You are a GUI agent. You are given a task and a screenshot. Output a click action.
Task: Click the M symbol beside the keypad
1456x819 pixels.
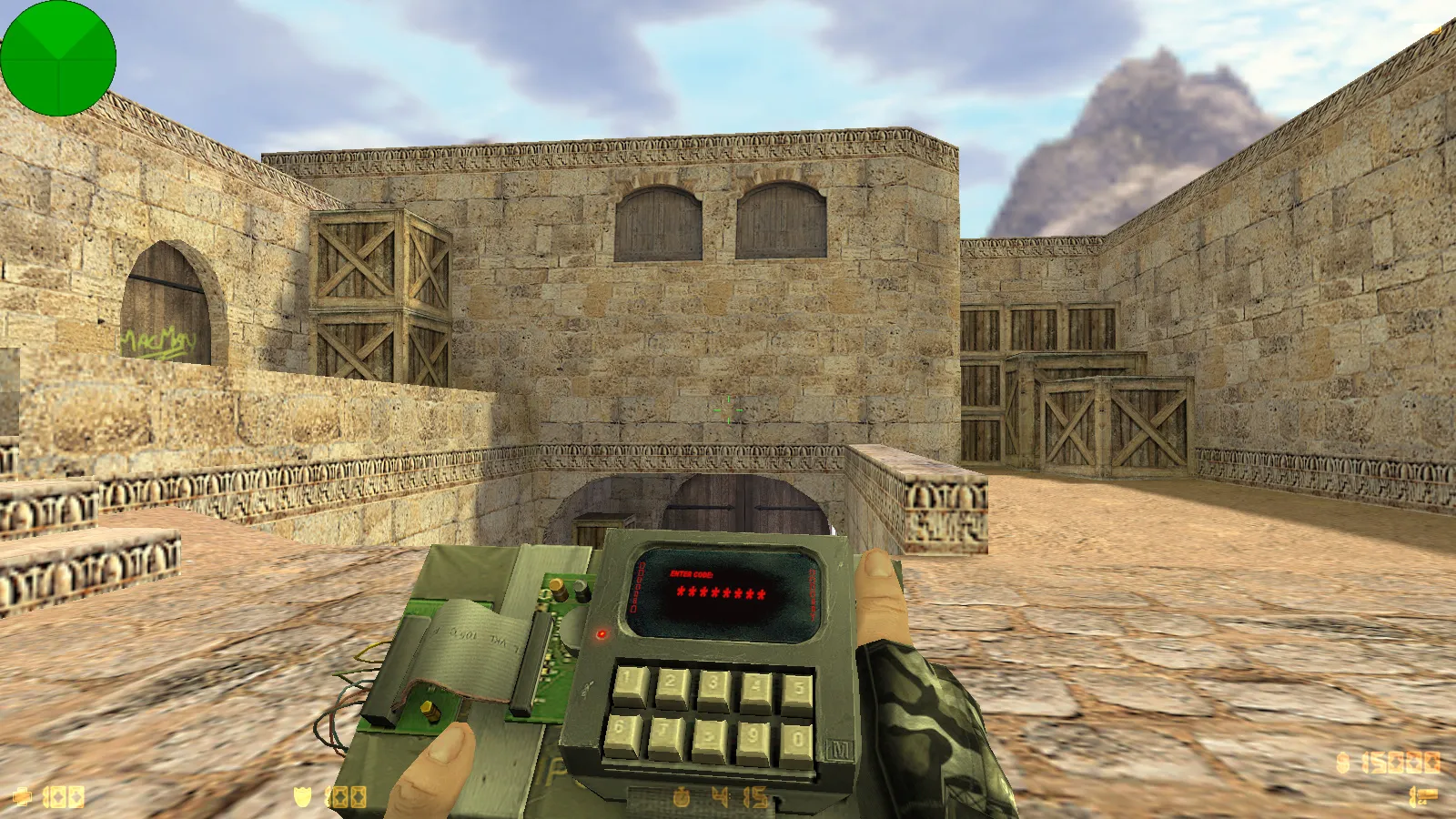839,748
